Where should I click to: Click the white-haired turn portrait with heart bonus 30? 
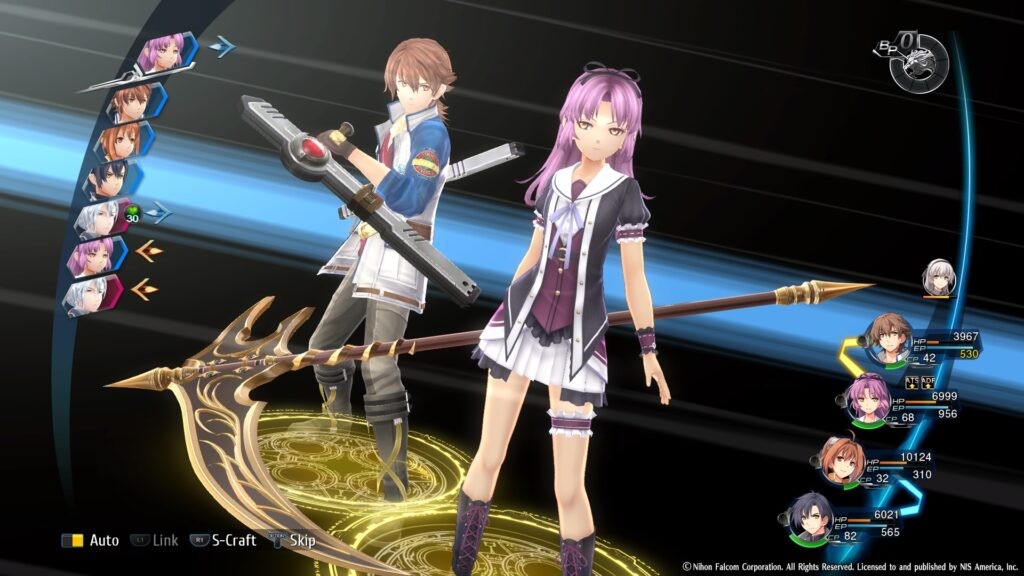pyautogui.click(x=102, y=218)
